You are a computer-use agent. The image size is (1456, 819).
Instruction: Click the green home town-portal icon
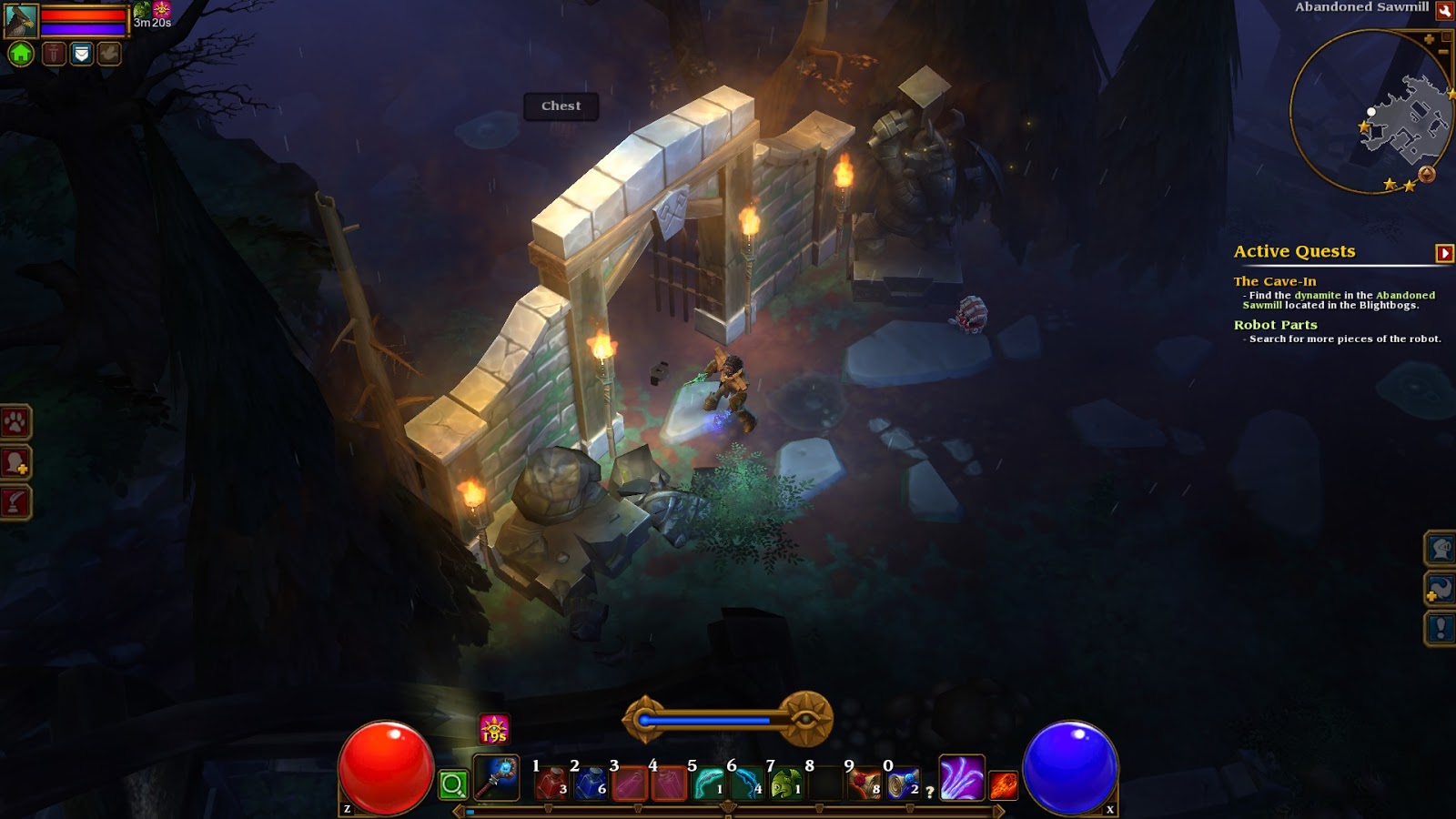[x=21, y=54]
